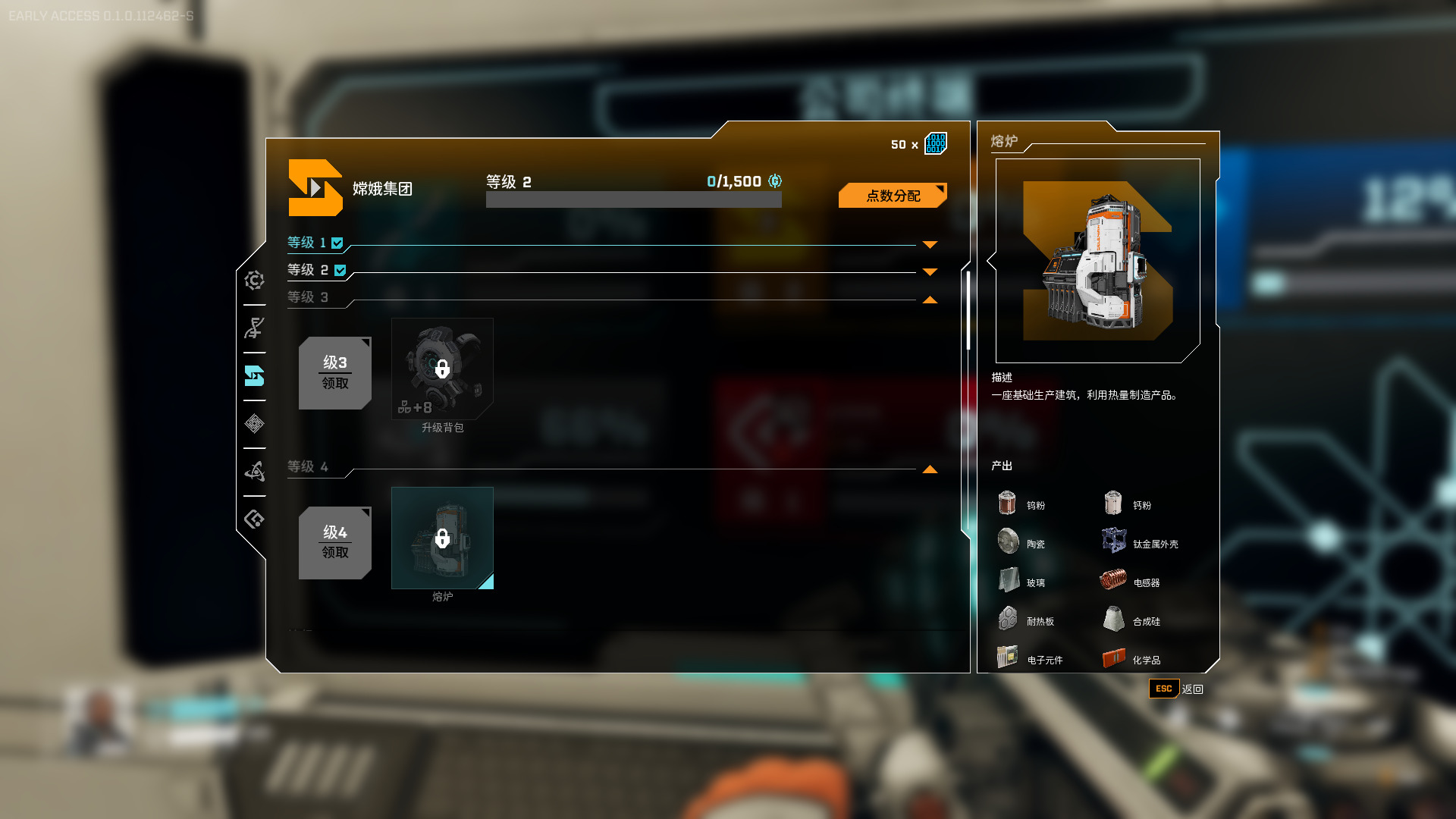Image resolution: width=1456 pixels, height=819 pixels.
Task: Select the locked 熔炉 smelter reward tile
Action: 442,538
